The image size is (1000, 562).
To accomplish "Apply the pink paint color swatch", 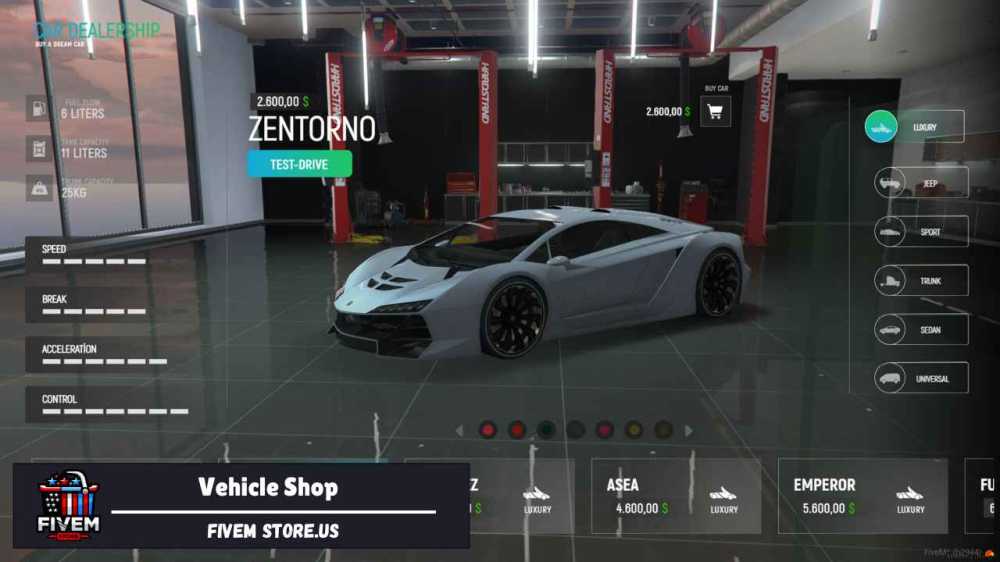I will [x=605, y=430].
